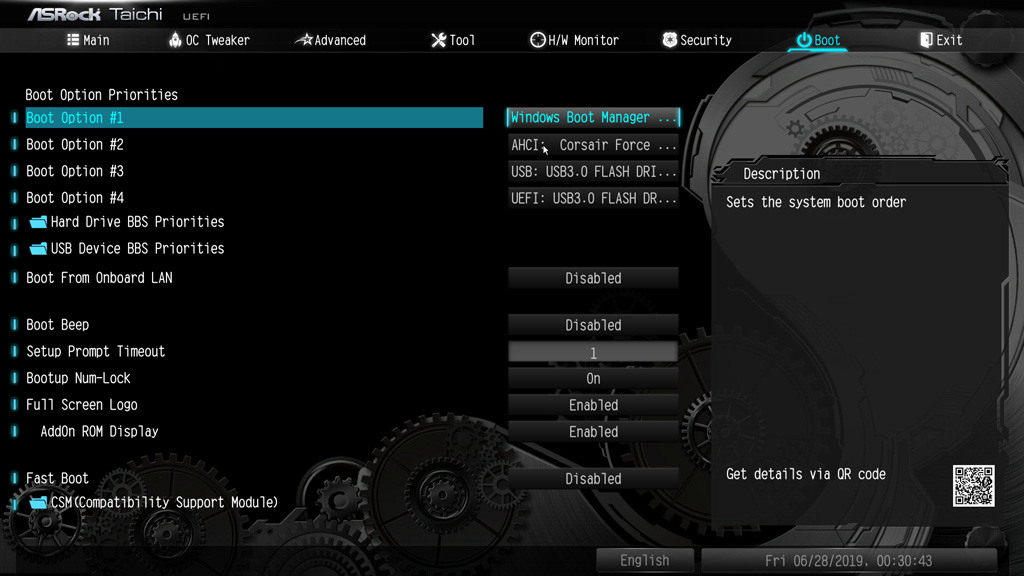The height and width of the screenshot is (576, 1024).
Task: Change Boot Option #2 AHCI Corsair Force value
Action: point(593,145)
